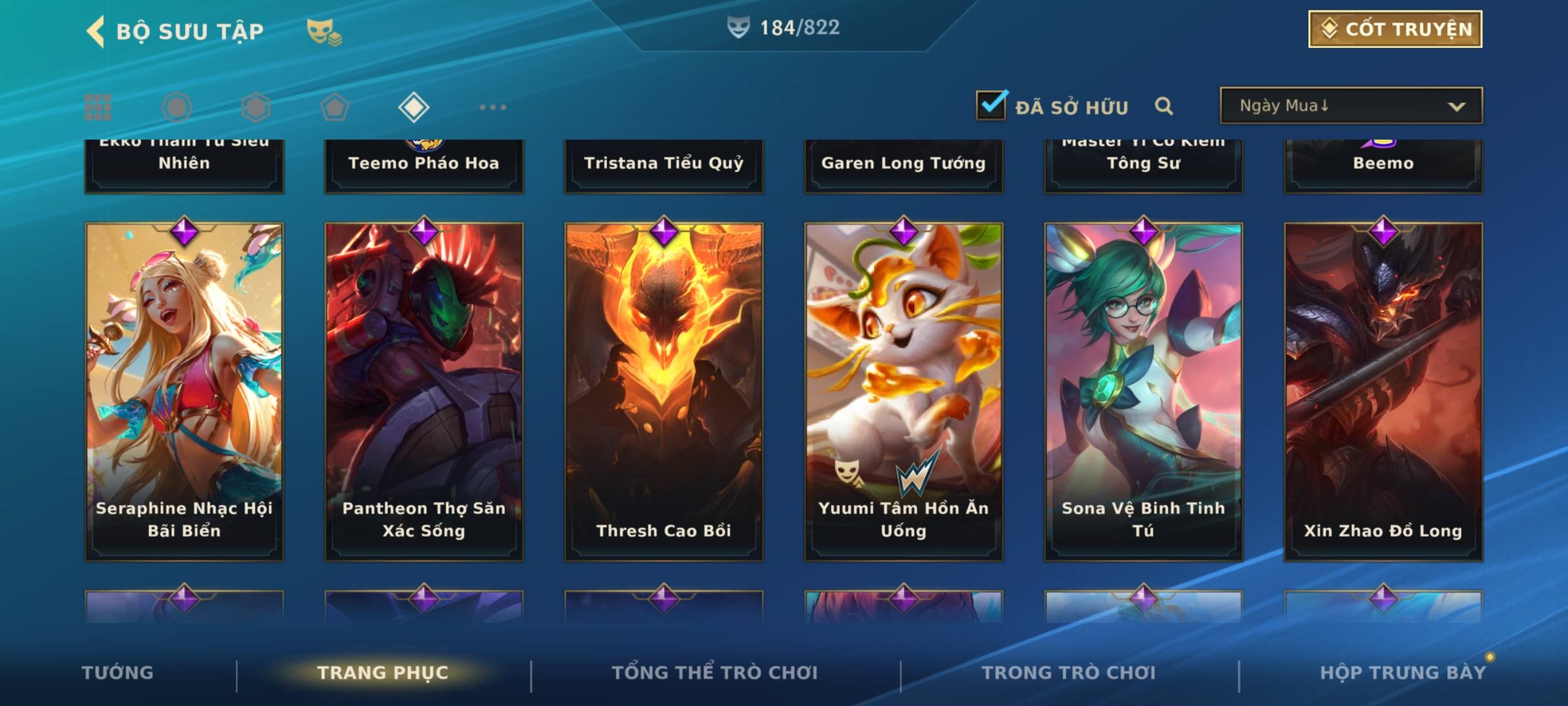Screen dimensions: 1568x706
Task: Go to the Hộp Trưng Bày tab
Action: tap(1402, 673)
